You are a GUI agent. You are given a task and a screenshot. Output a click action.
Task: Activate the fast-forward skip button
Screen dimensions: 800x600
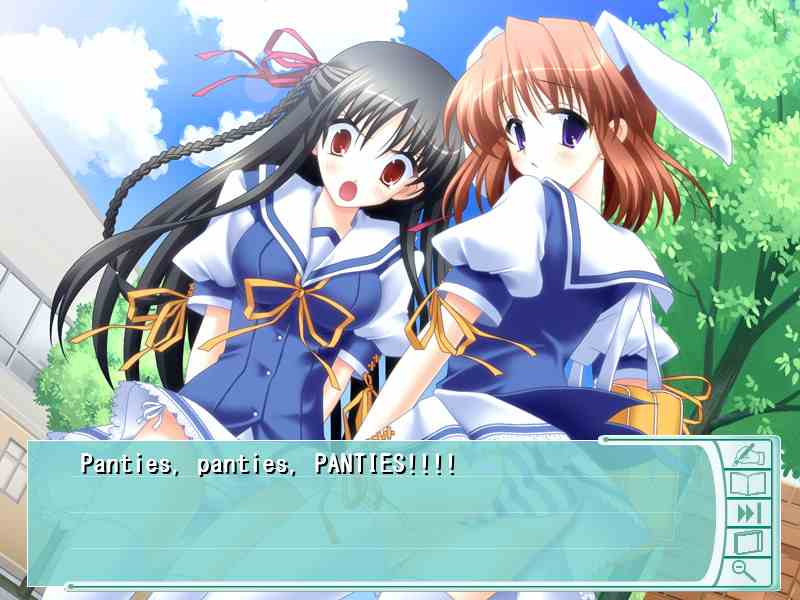pos(748,514)
